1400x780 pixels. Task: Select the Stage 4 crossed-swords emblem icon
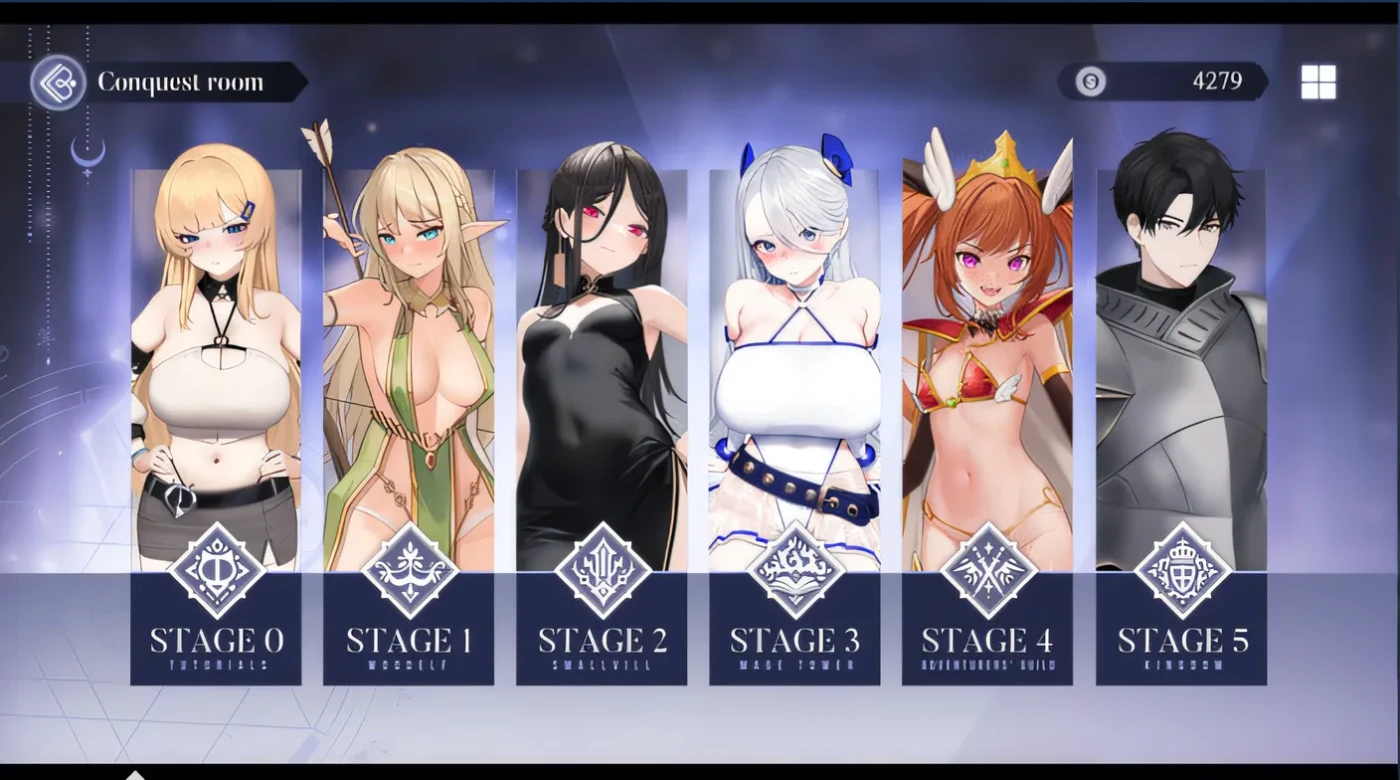point(987,570)
